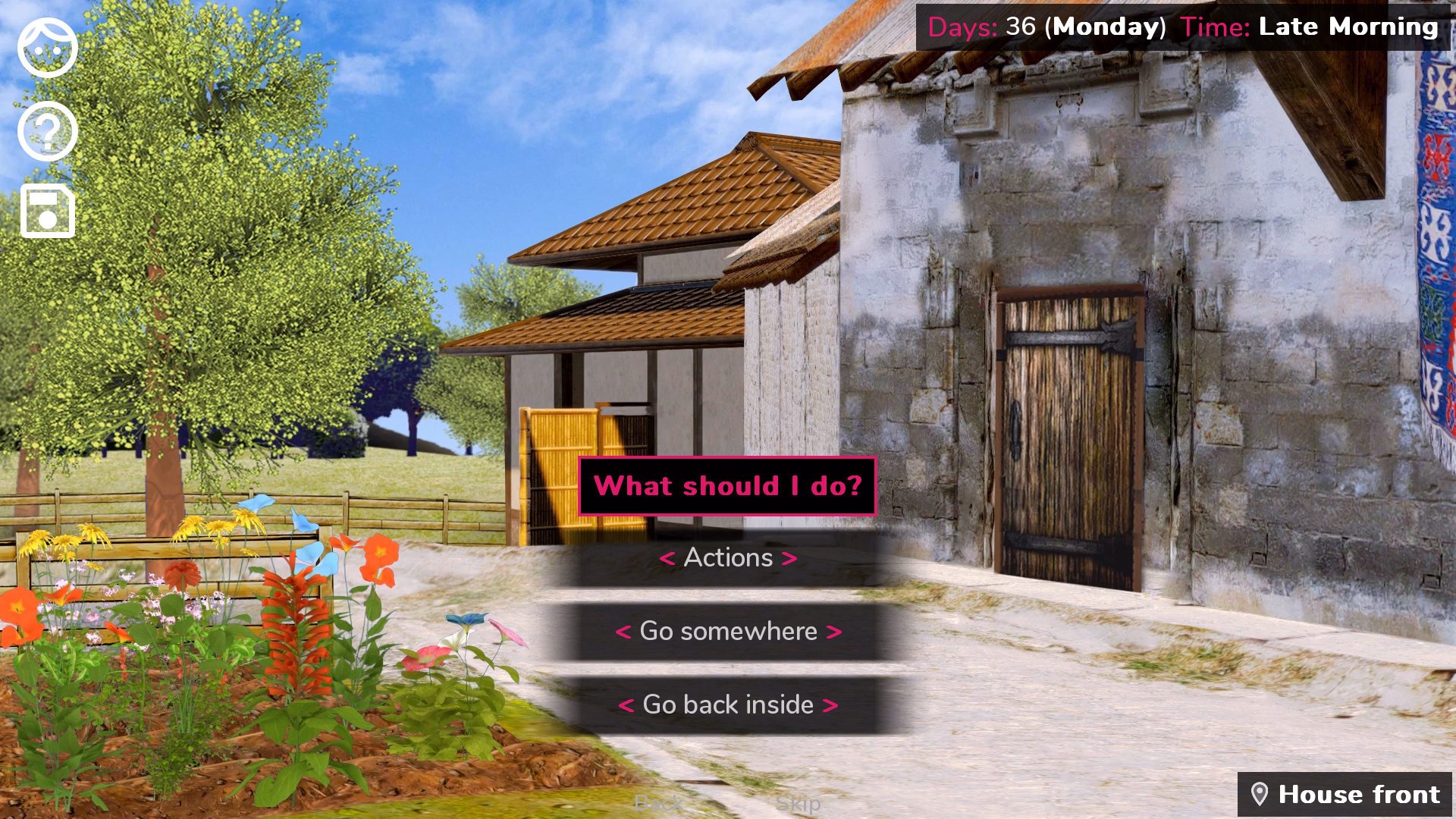Click the location pin next to House front
This screenshot has width=1456, height=819.
1260,794
